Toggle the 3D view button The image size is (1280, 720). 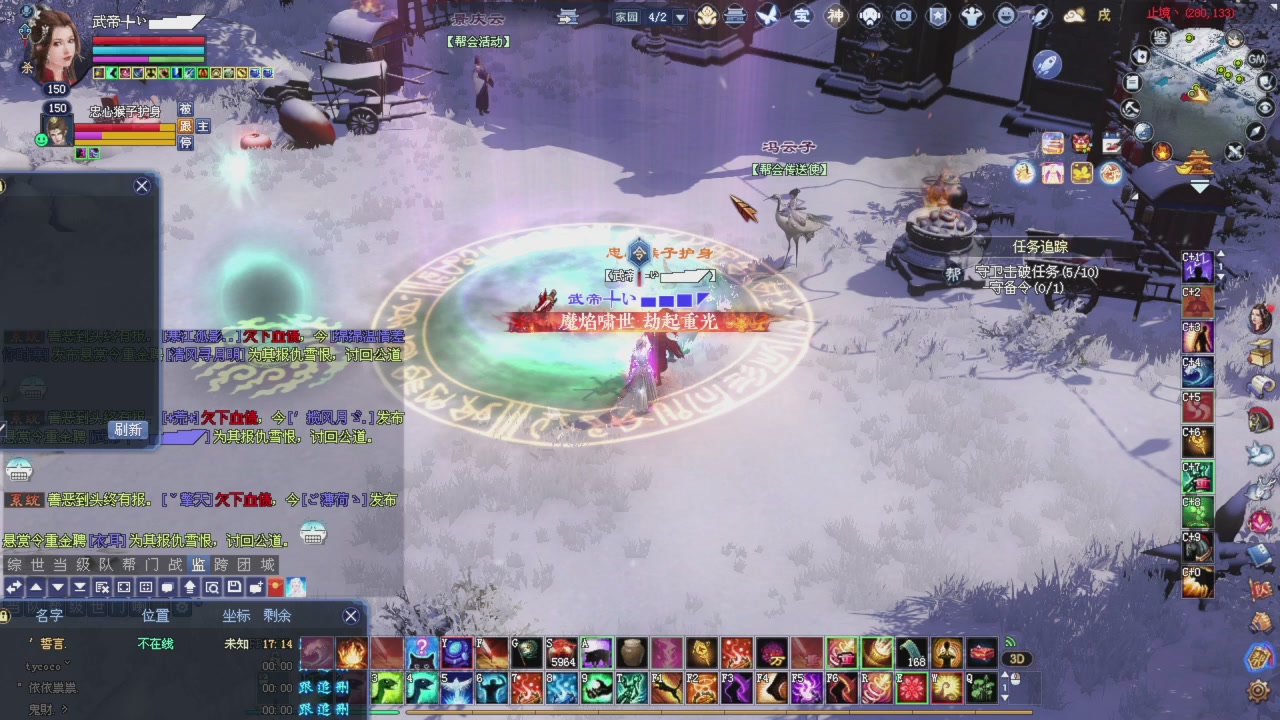tap(1017, 659)
